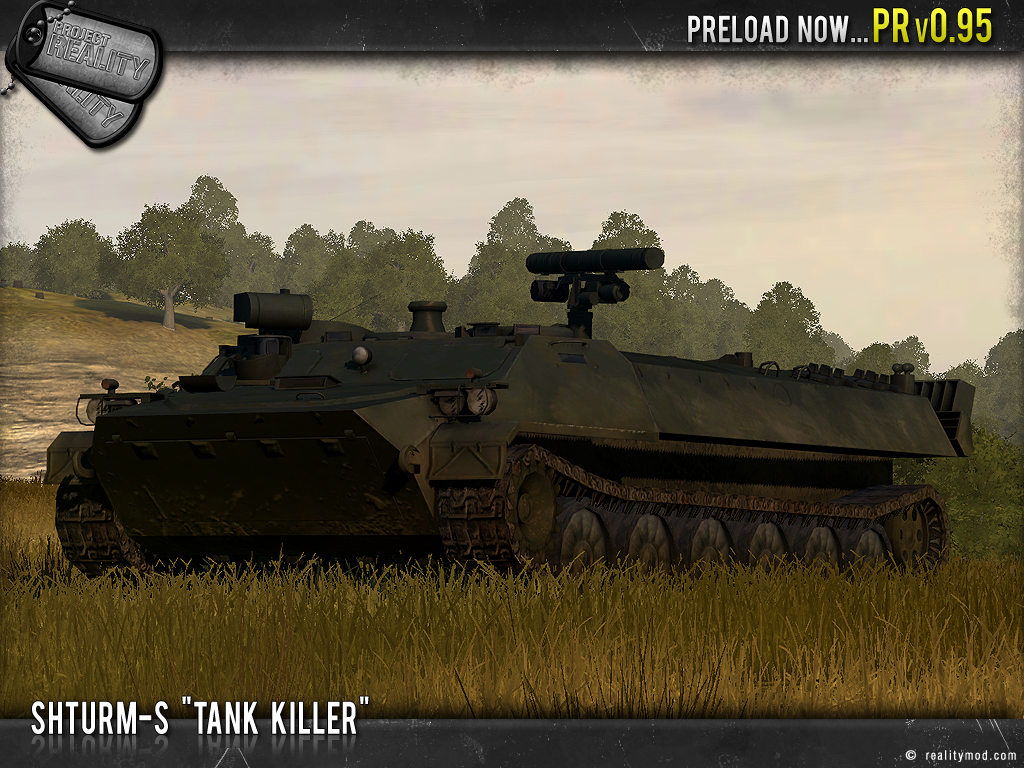Open the realitymod.com link
Image resolution: width=1024 pixels, height=768 pixels.
pyautogui.click(x=966, y=755)
